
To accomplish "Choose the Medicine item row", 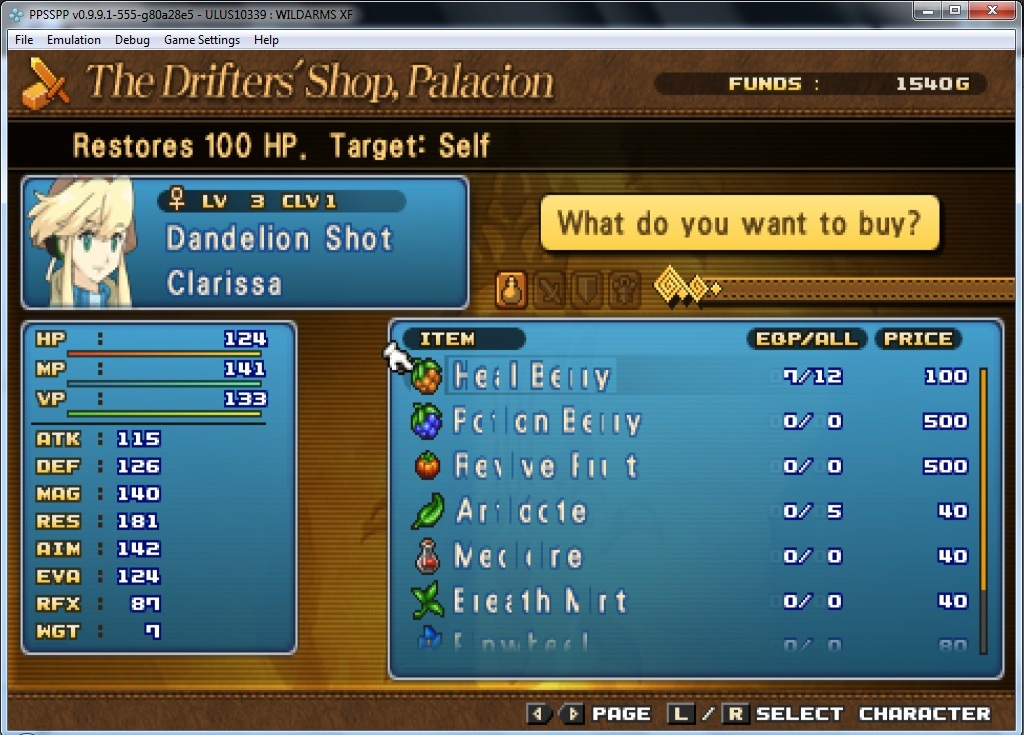I will click(x=518, y=556).
